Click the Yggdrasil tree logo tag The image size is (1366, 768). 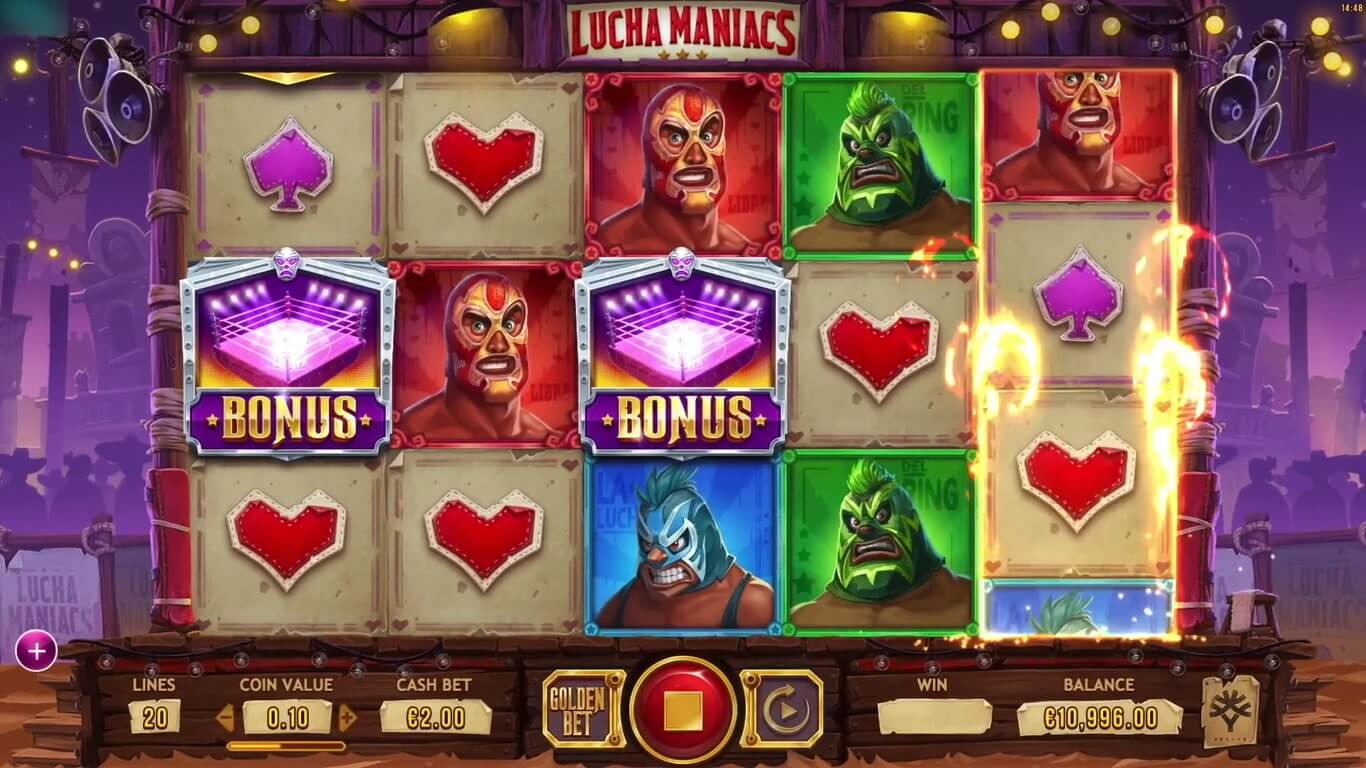coord(1230,711)
